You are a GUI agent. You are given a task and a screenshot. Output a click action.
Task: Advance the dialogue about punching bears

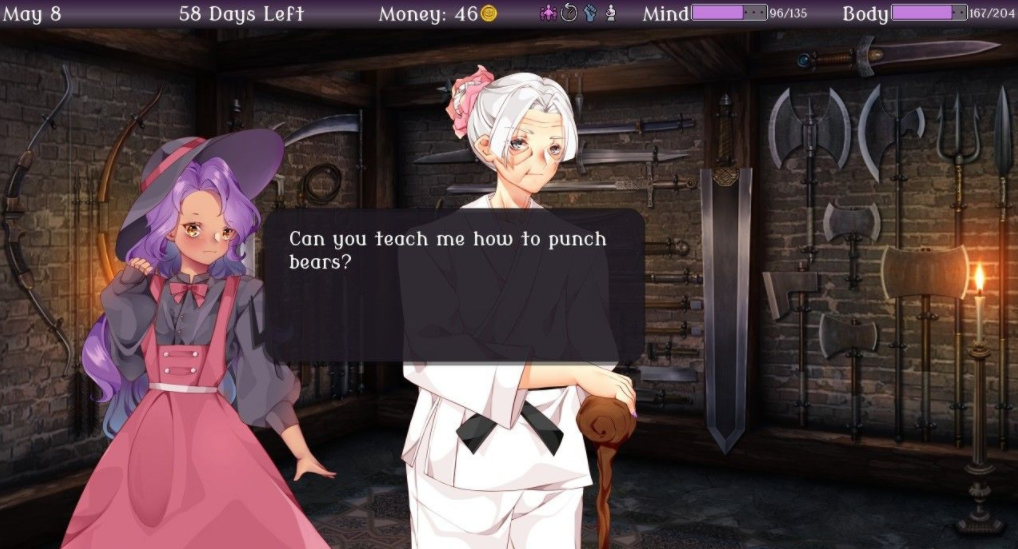tap(454, 285)
